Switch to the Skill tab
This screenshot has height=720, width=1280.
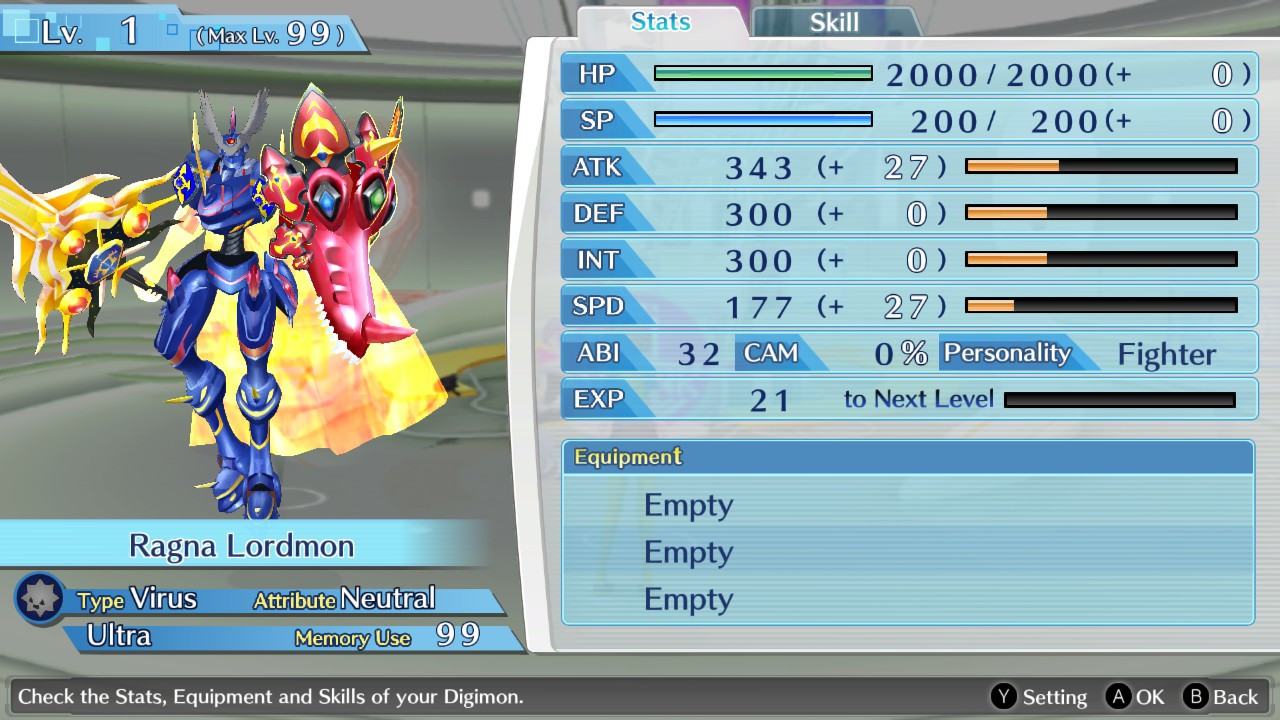(834, 22)
